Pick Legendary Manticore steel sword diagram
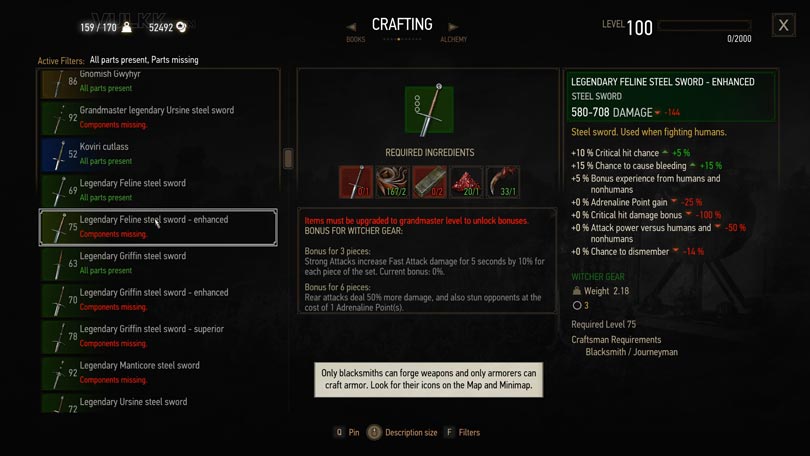This screenshot has width=810, height=456. (158, 372)
